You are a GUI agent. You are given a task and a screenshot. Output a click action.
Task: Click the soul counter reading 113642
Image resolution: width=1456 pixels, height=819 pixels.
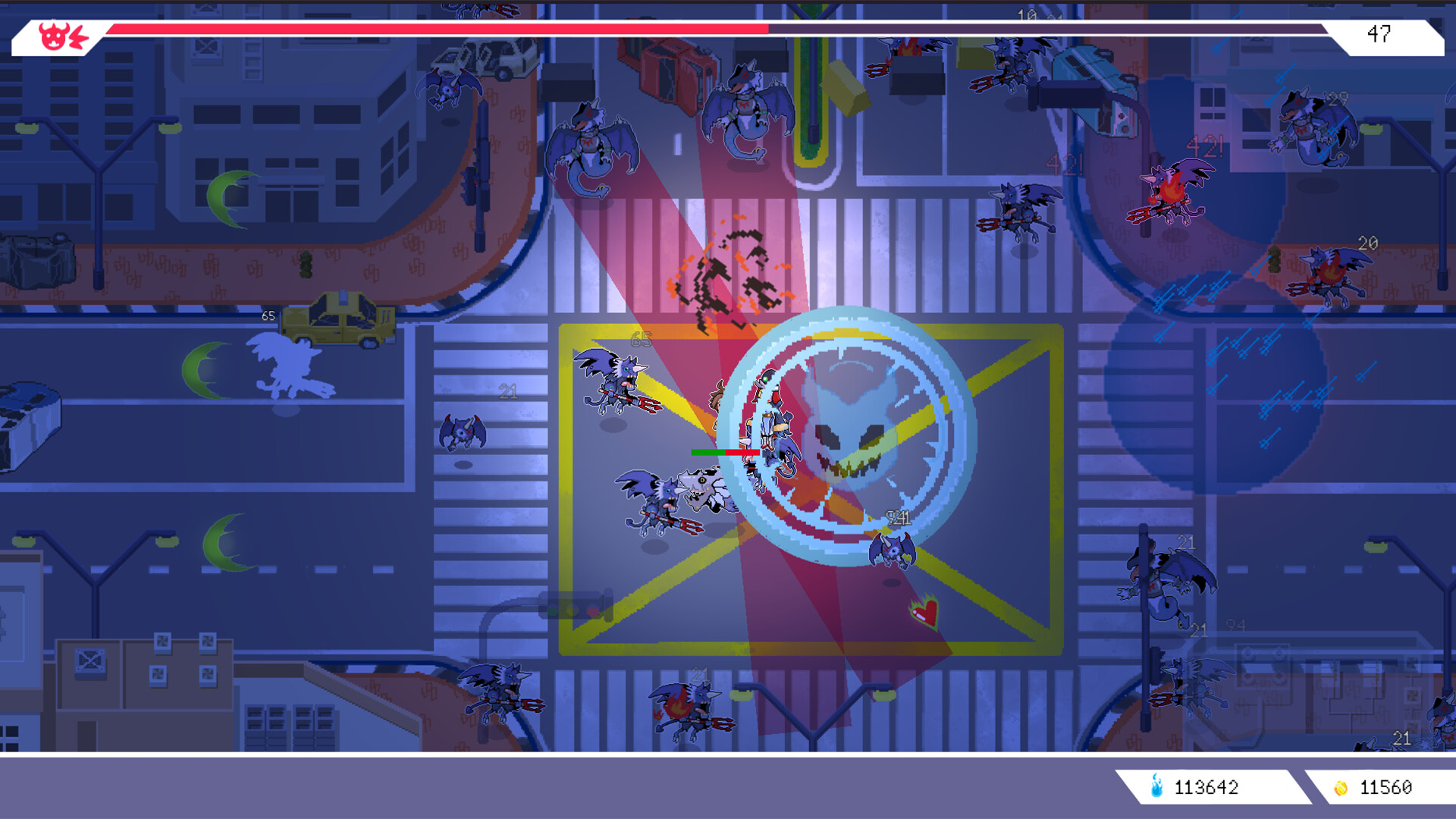pyautogui.click(x=1206, y=787)
